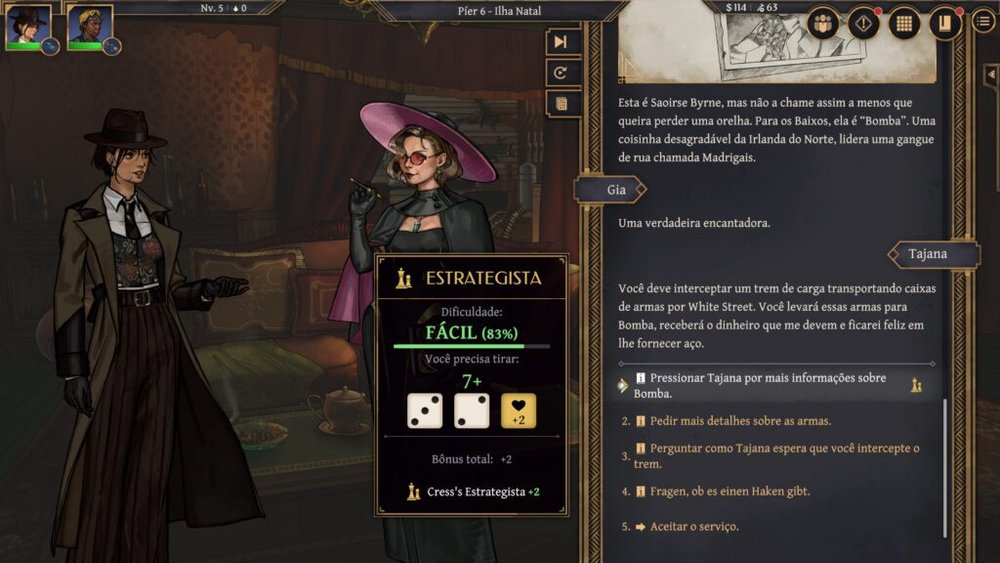Accept the job with 'Aceitar o serviço'
The width and height of the screenshot is (1000, 563).
coord(693,526)
